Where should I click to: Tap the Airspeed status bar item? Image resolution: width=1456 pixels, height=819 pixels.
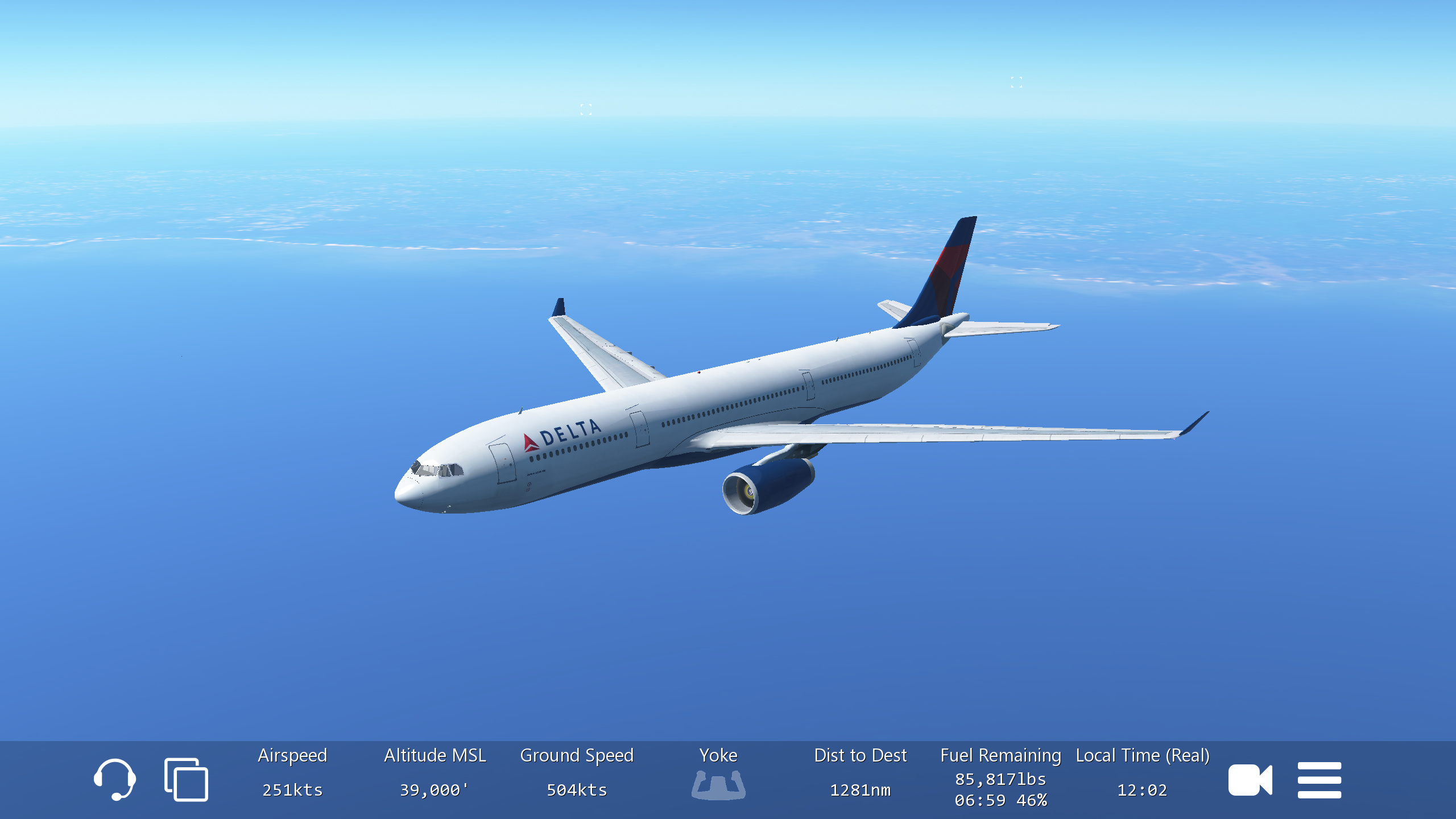click(292, 773)
